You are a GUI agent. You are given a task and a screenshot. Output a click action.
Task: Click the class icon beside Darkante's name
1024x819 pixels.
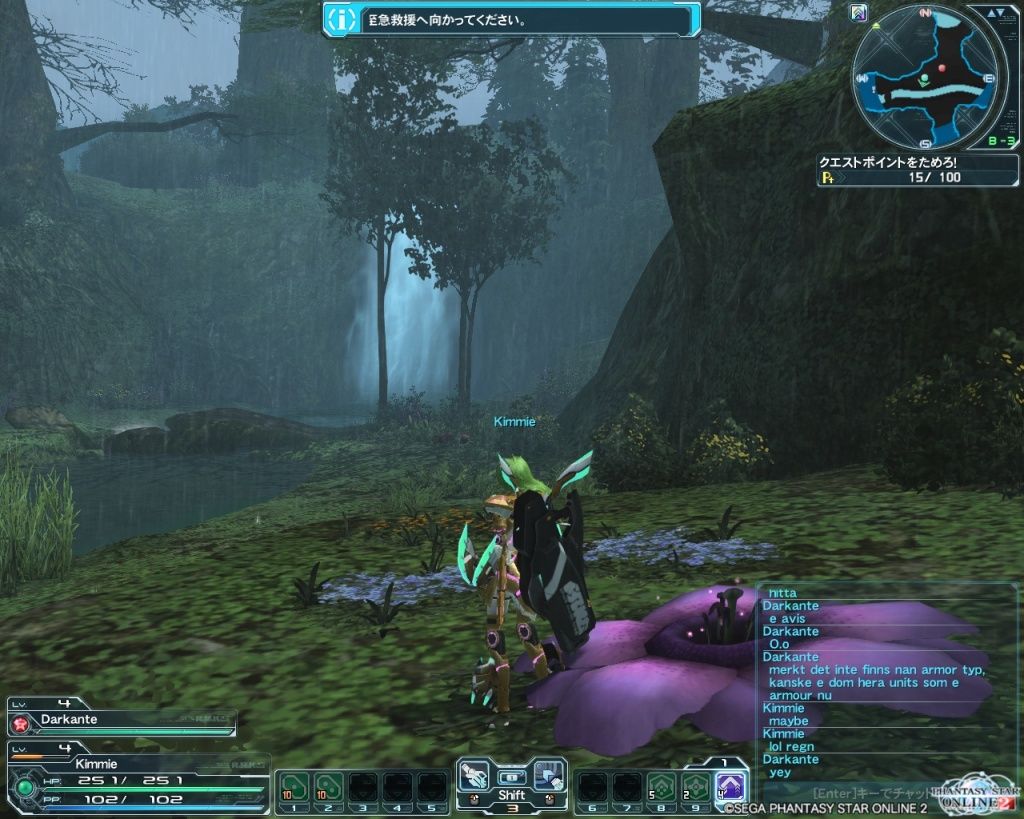tap(20, 721)
